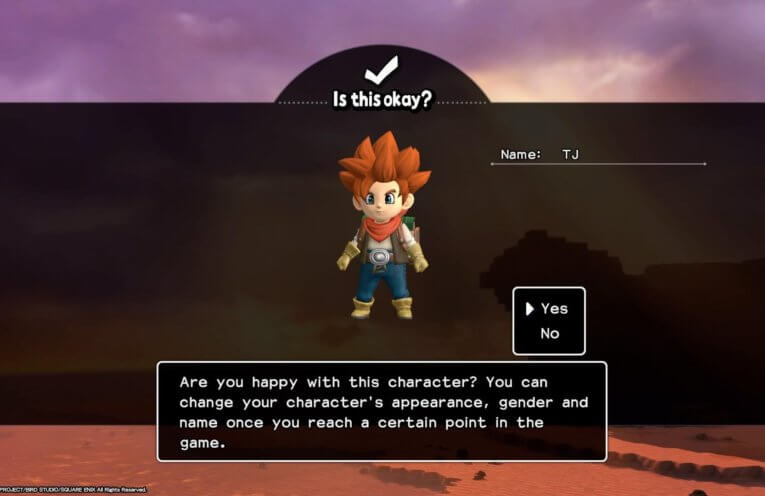Choose No to keep editing the character
The width and height of the screenshot is (765, 496).
[550, 333]
